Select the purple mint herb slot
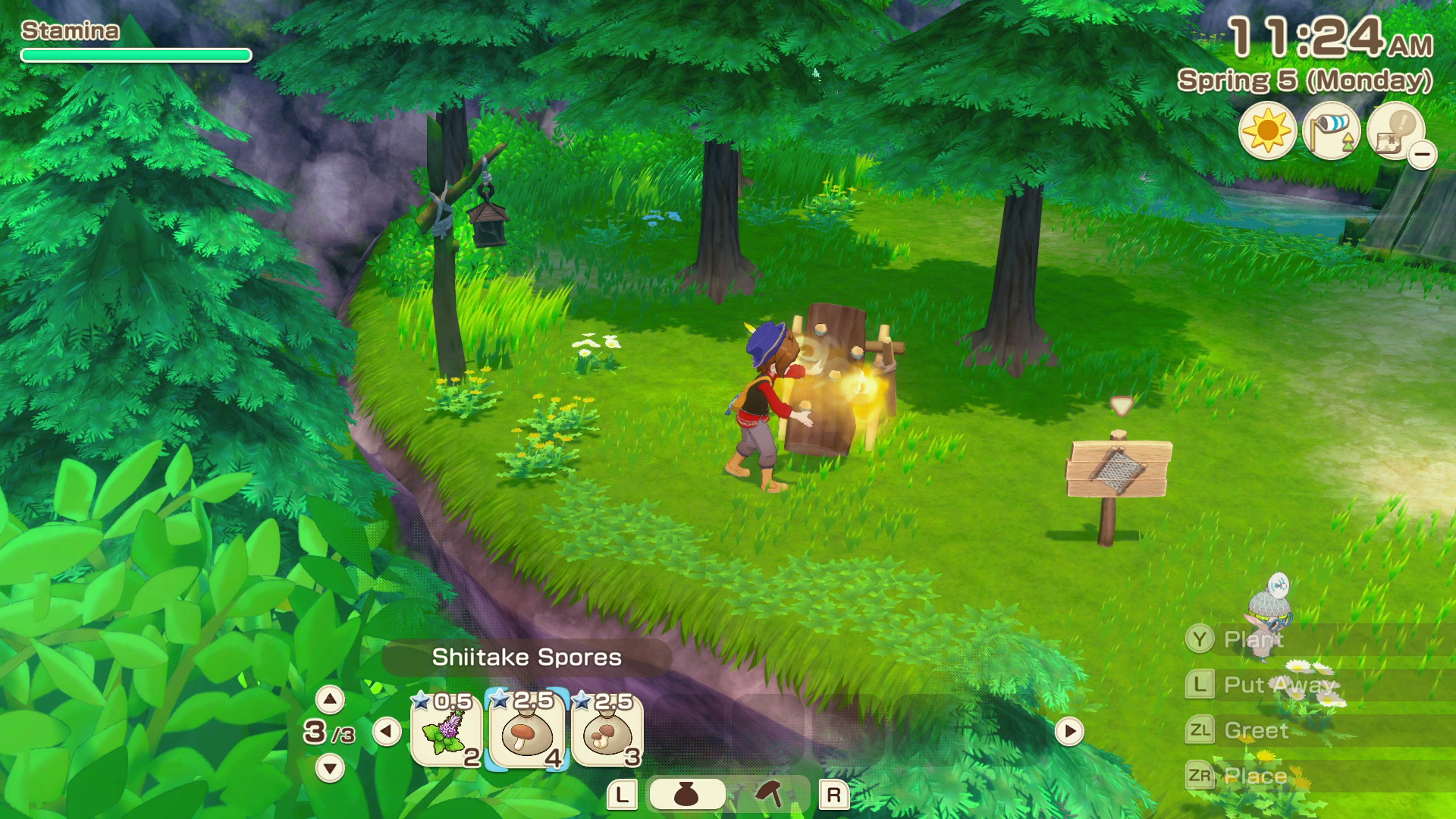Image resolution: width=1456 pixels, height=819 pixels. (447, 731)
